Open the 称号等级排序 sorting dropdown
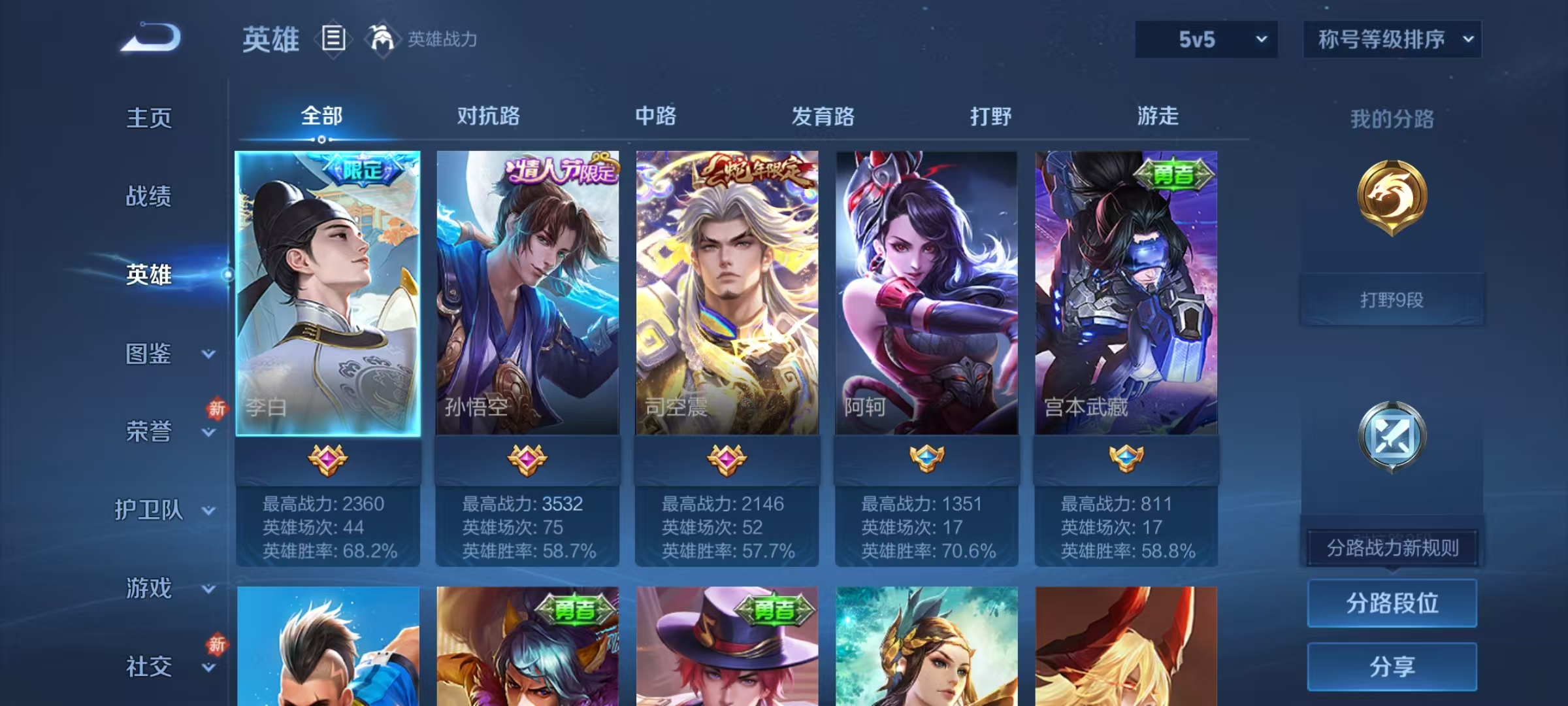This screenshot has width=1568, height=706. pyautogui.click(x=1392, y=39)
